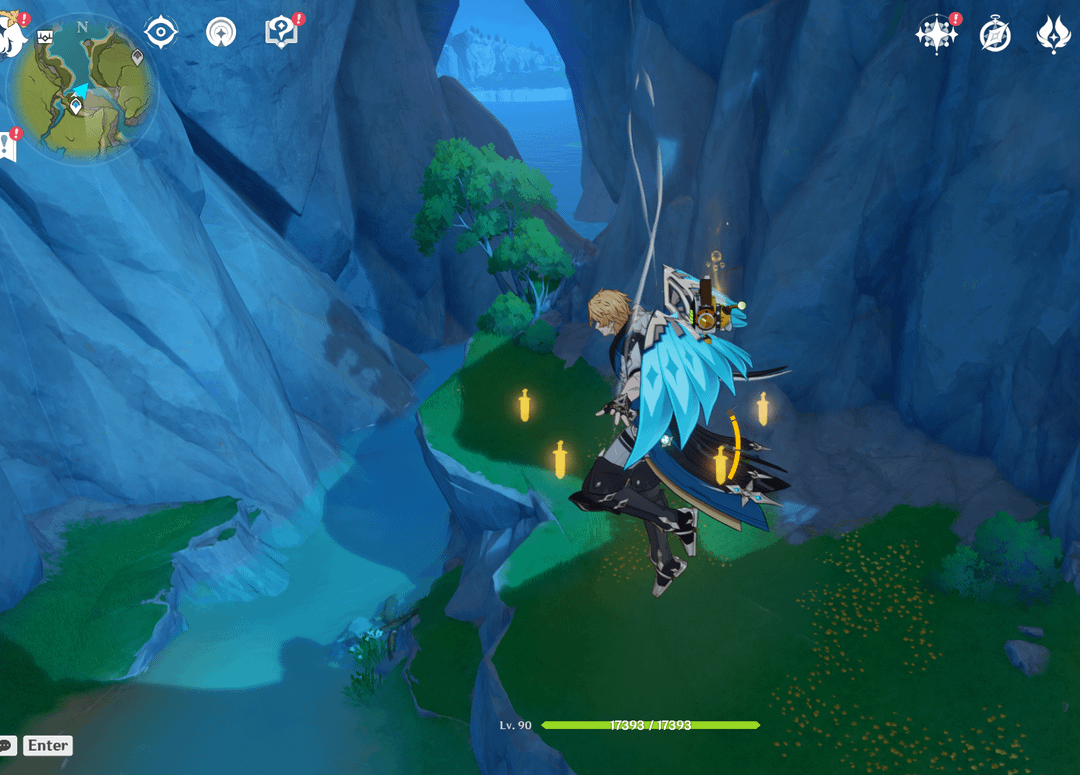Open the tutorial book with question mark
The height and width of the screenshot is (775, 1080).
(x=281, y=32)
